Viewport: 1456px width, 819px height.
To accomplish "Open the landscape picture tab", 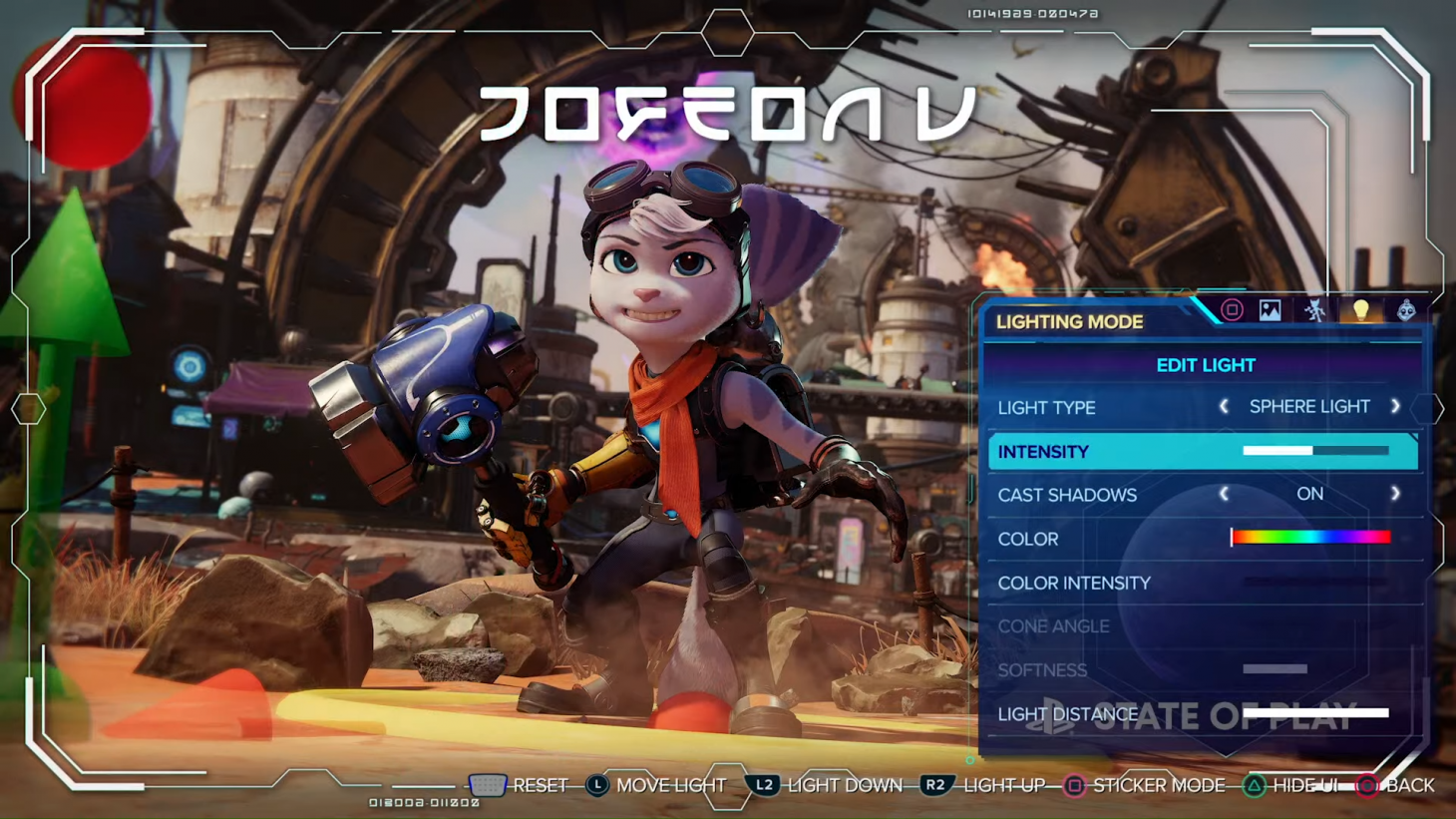I will (1270, 310).
